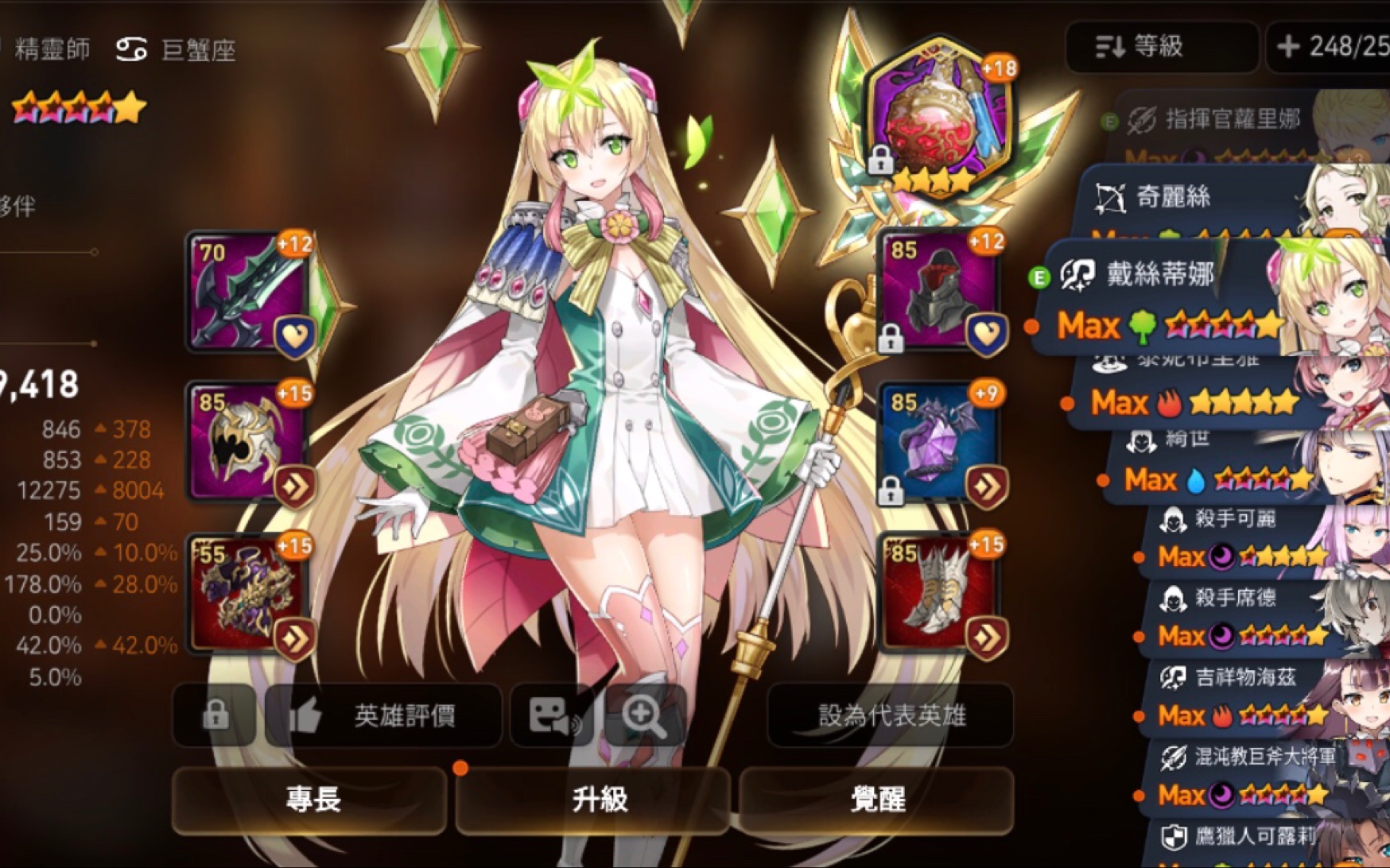Image resolution: width=1390 pixels, height=868 pixels.
Task: Play the hero voice icon
Action: pos(554,715)
